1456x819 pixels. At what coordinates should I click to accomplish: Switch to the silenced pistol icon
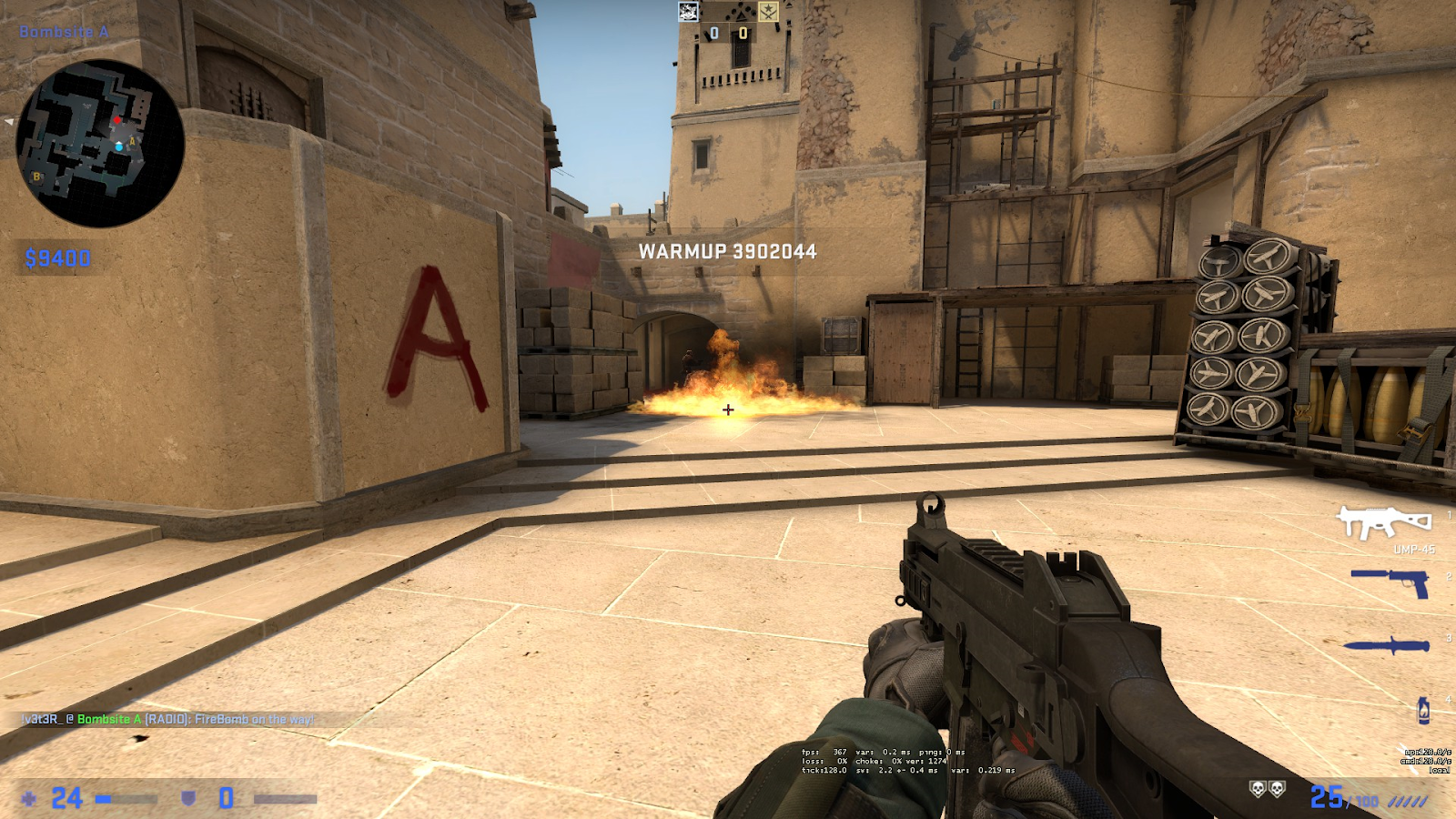pyautogui.click(x=1390, y=581)
